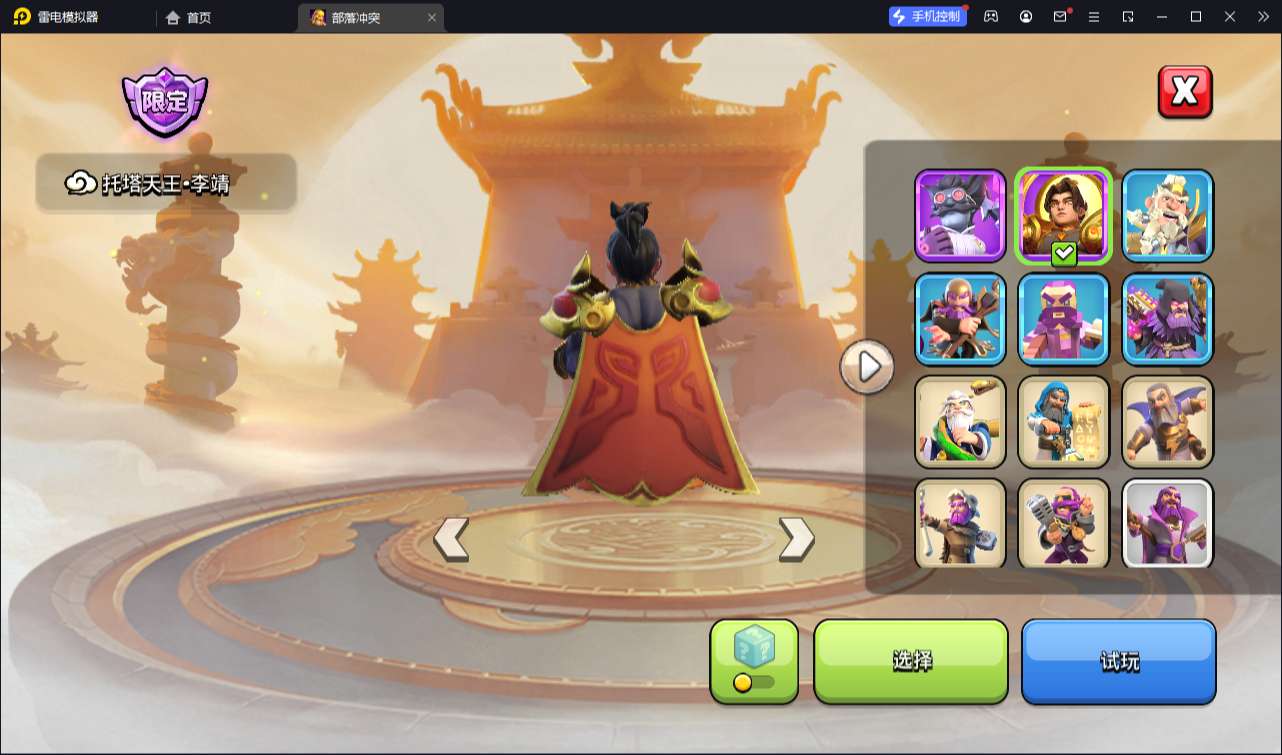This screenshot has width=1282, height=755.
Task: Select the white-bearded skin with green dragon
Action: tap(960, 422)
